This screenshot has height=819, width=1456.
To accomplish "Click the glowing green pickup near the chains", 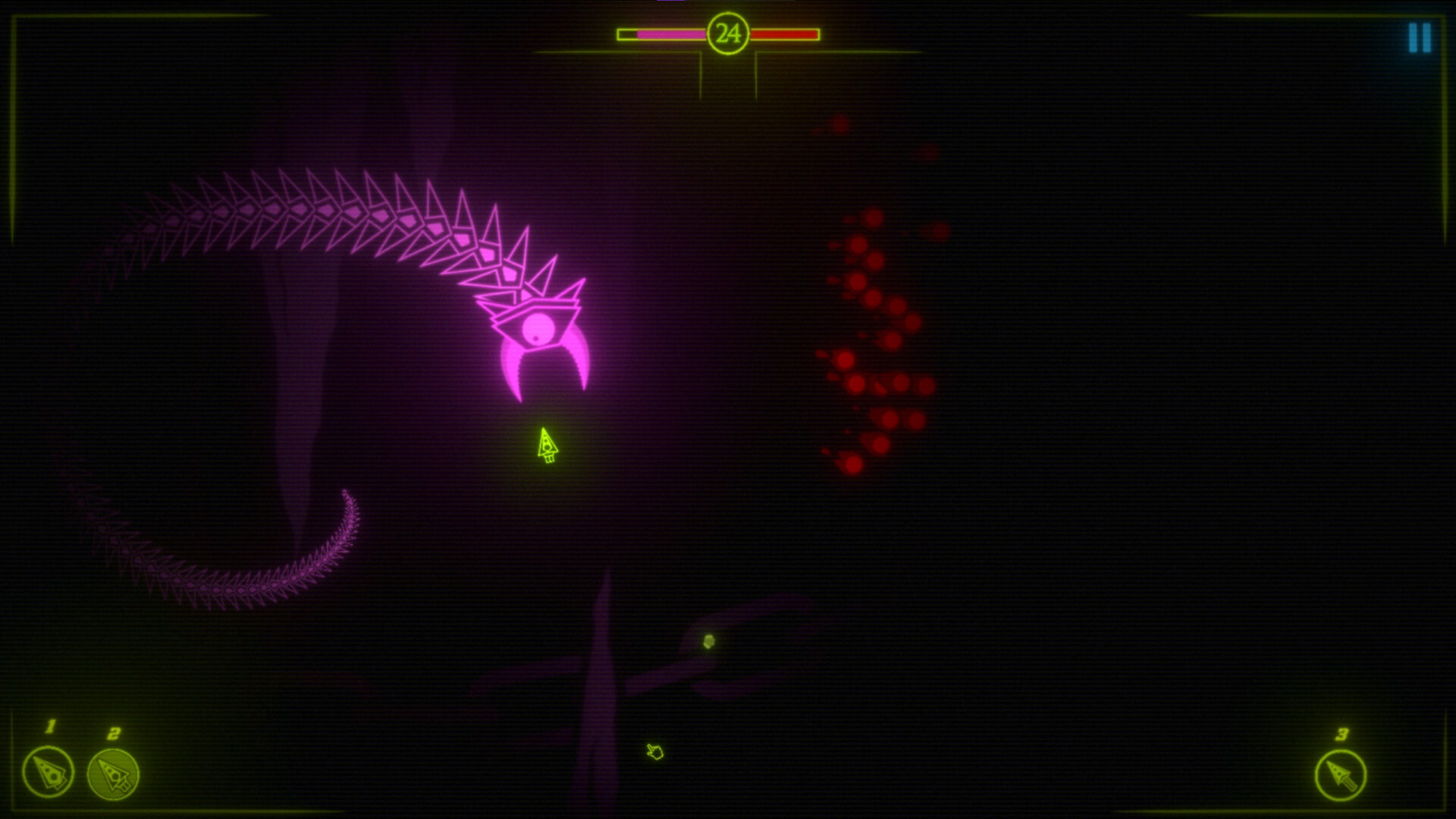I will click(x=711, y=641).
